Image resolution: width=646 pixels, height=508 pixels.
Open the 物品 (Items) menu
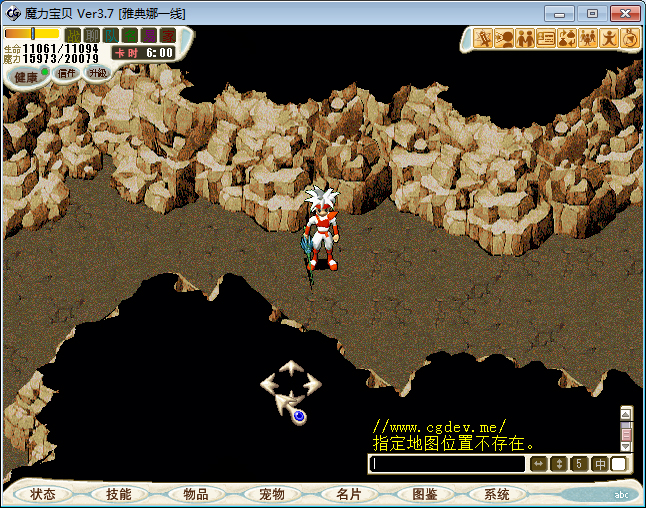click(x=196, y=494)
